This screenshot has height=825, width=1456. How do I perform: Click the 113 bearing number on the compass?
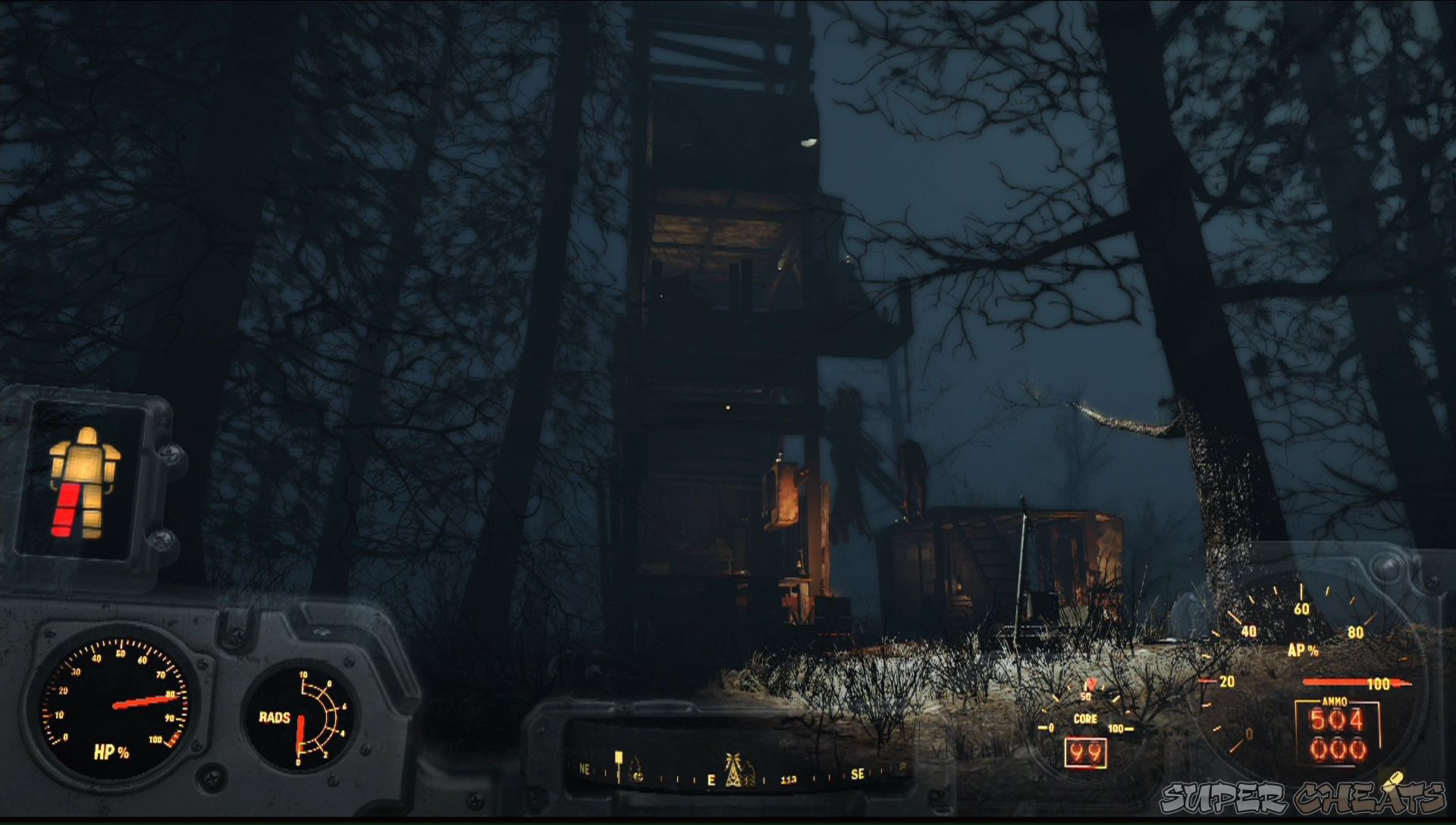789,779
